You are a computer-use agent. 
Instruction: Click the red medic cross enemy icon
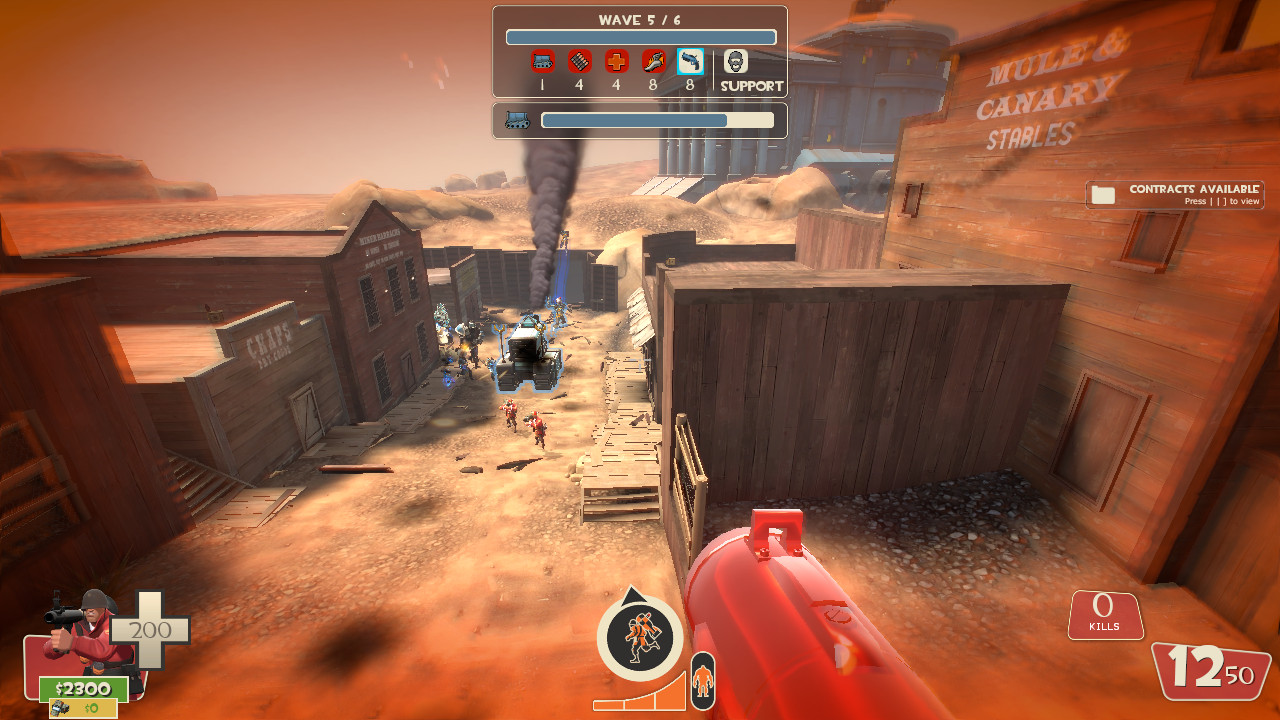[x=616, y=60]
